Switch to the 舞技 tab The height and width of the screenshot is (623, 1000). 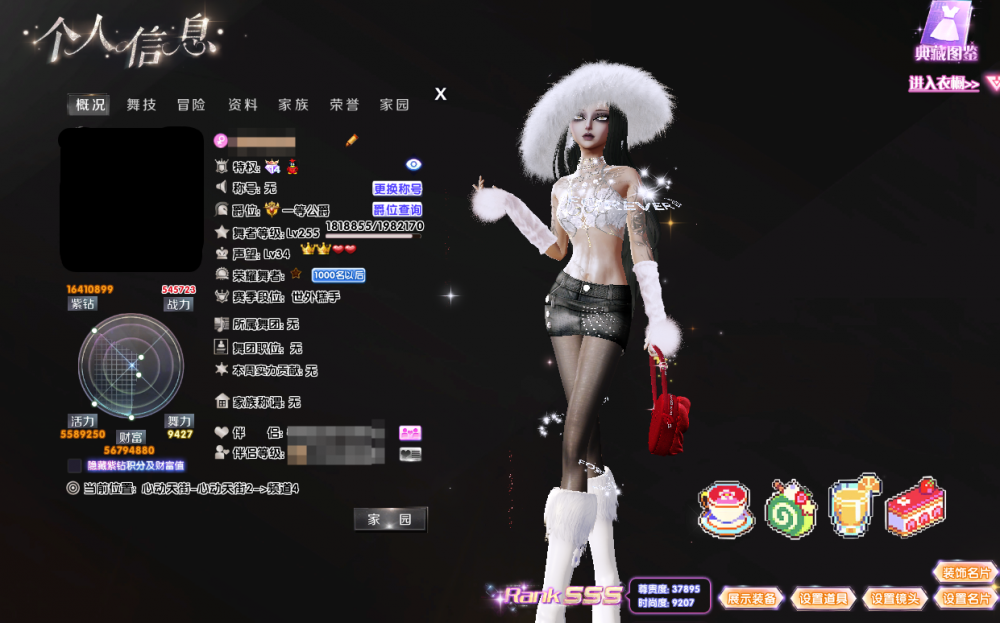pos(141,104)
